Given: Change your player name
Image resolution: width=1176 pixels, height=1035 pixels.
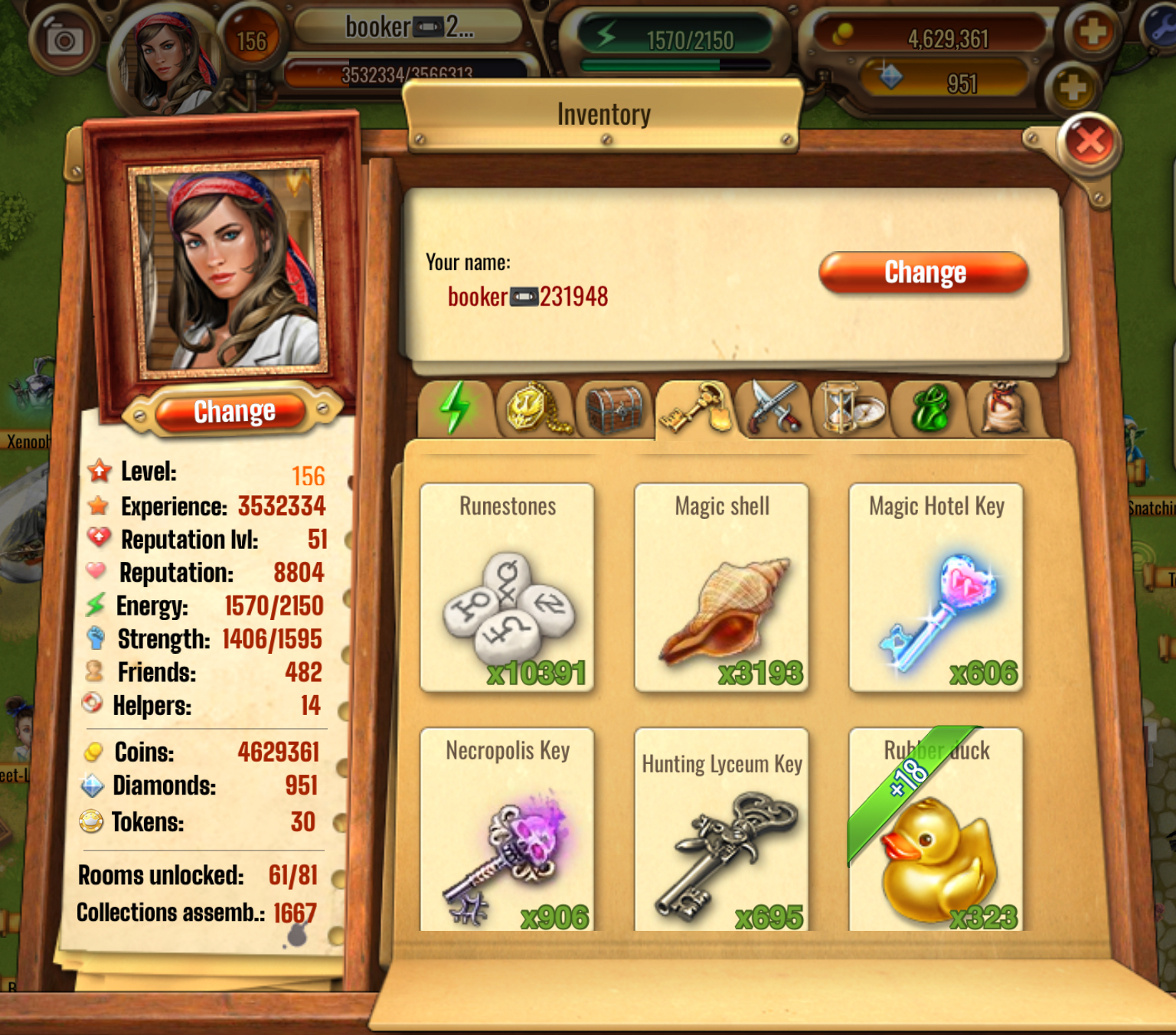Looking at the screenshot, I should 923,273.
